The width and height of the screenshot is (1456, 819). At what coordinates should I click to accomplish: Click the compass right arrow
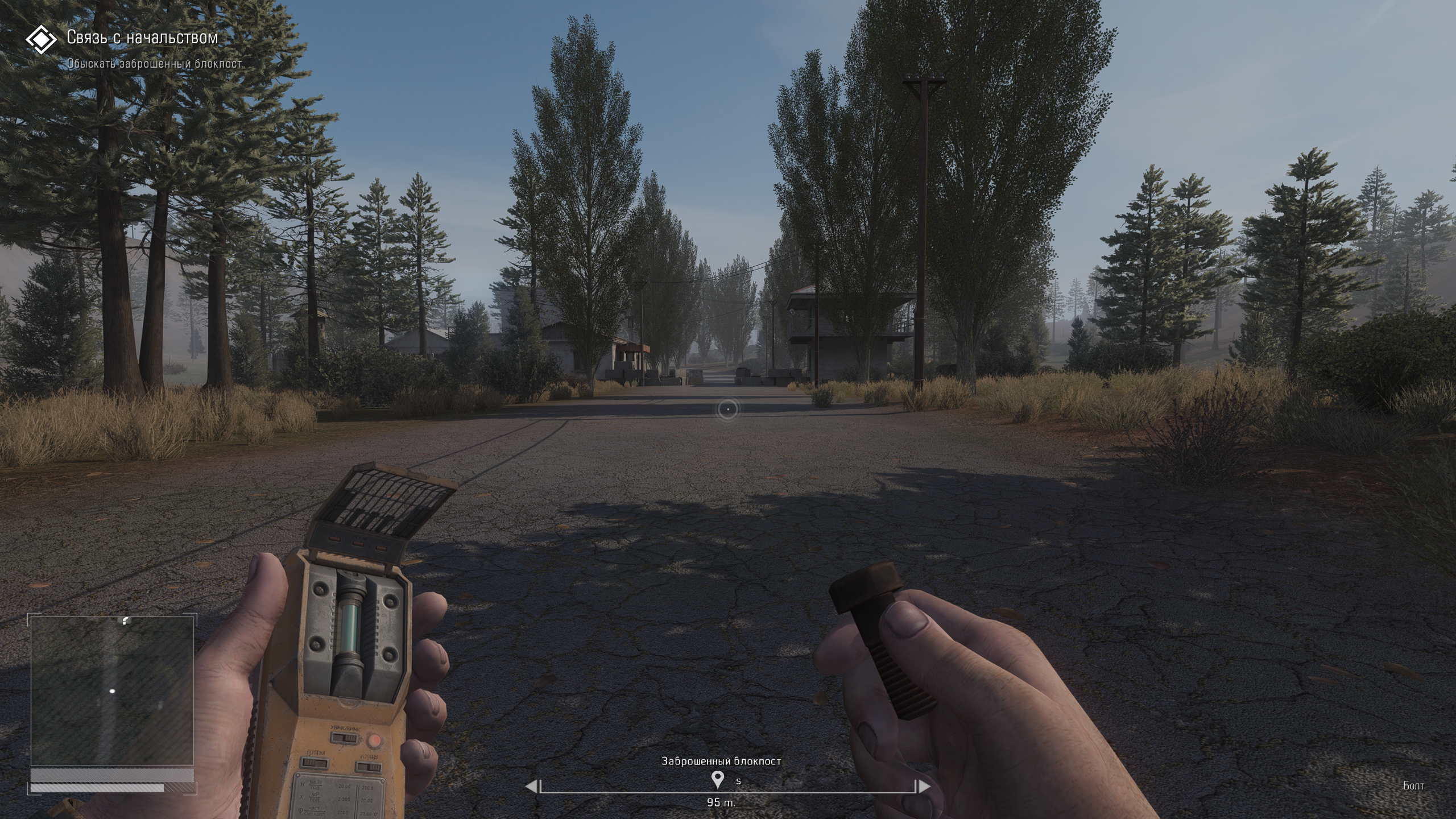[925, 787]
